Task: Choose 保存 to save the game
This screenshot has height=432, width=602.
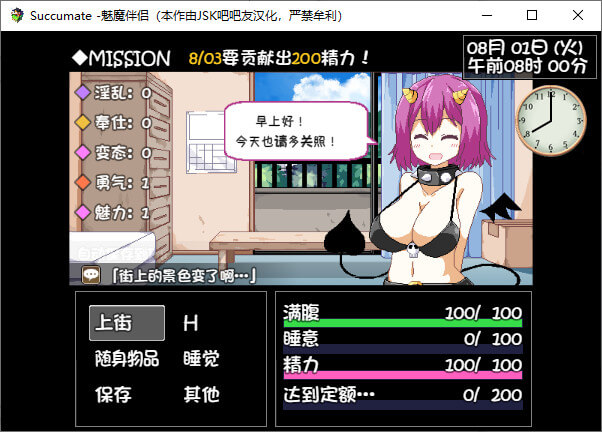Action: [113, 394]
